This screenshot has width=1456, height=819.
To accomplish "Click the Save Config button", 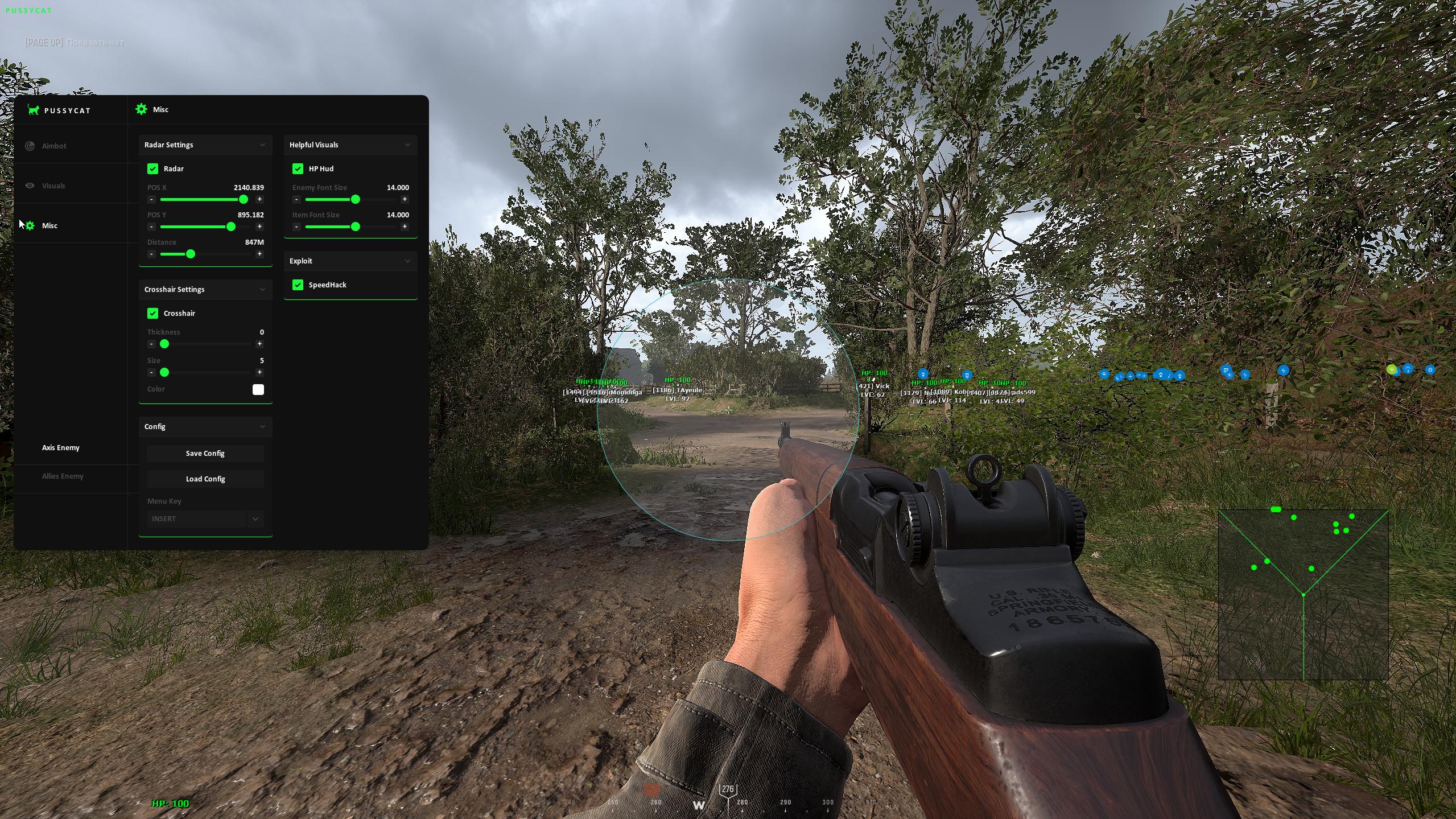I will pyautogui.click(x=205, y=454).
